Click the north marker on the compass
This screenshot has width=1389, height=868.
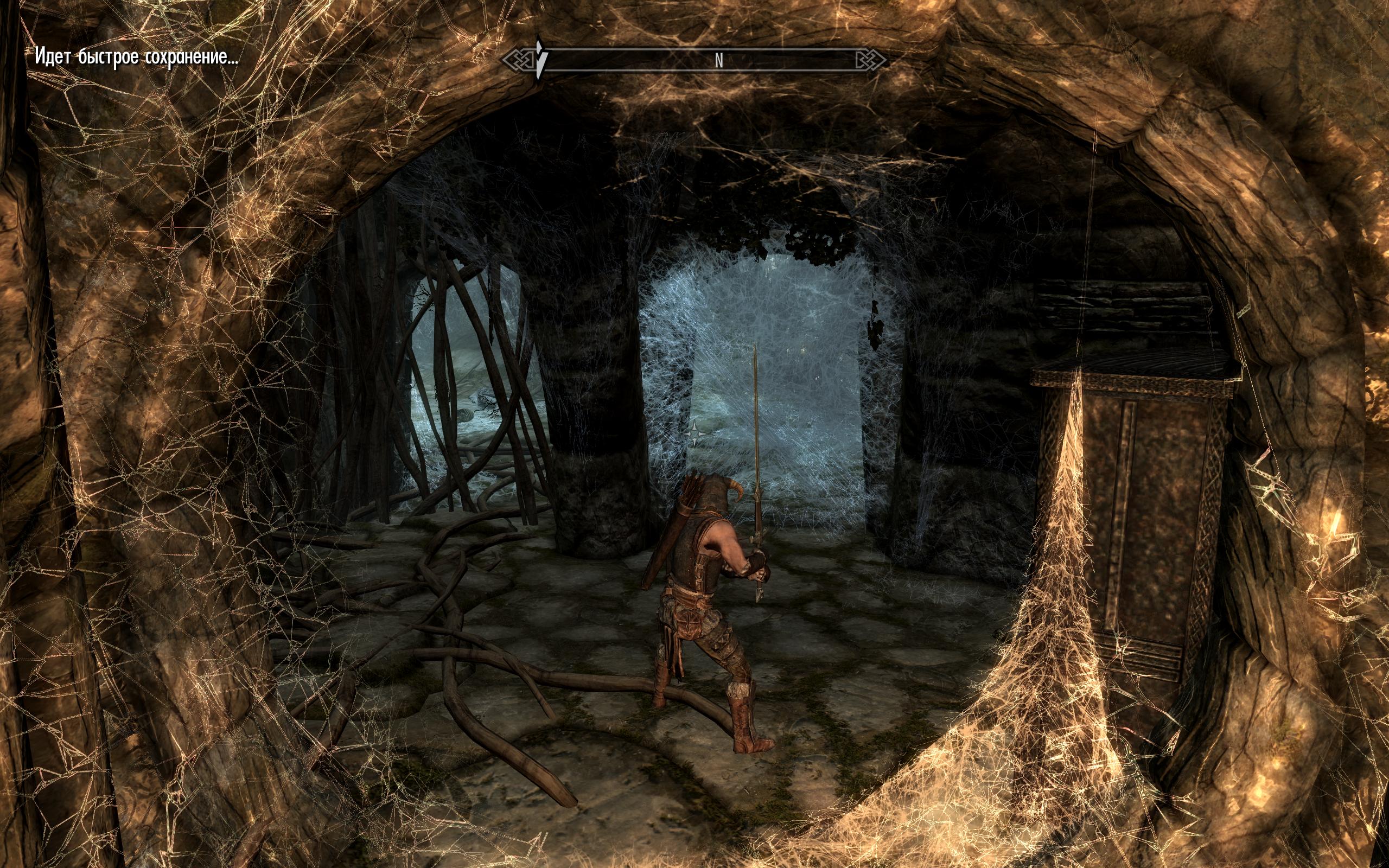click(x=718, y=61)
